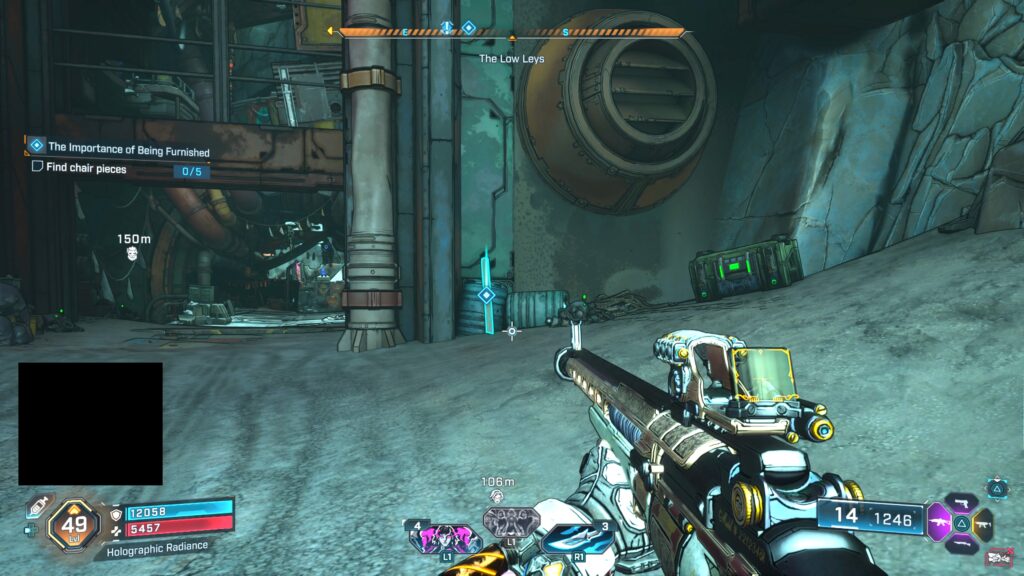Toggle the Find chair pieces objective checkbox

[38, 167]
